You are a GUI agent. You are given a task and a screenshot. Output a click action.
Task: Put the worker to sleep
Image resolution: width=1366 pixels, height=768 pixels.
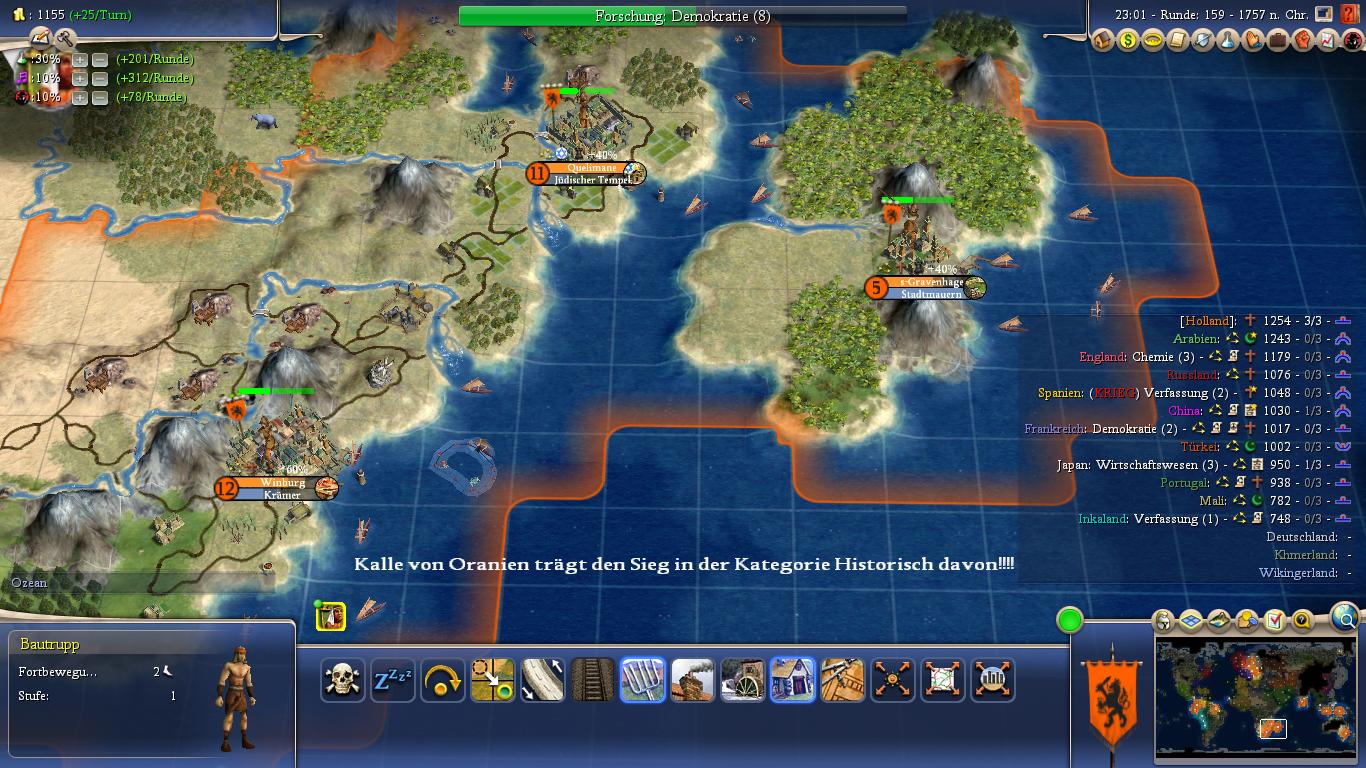pos(393,681)
